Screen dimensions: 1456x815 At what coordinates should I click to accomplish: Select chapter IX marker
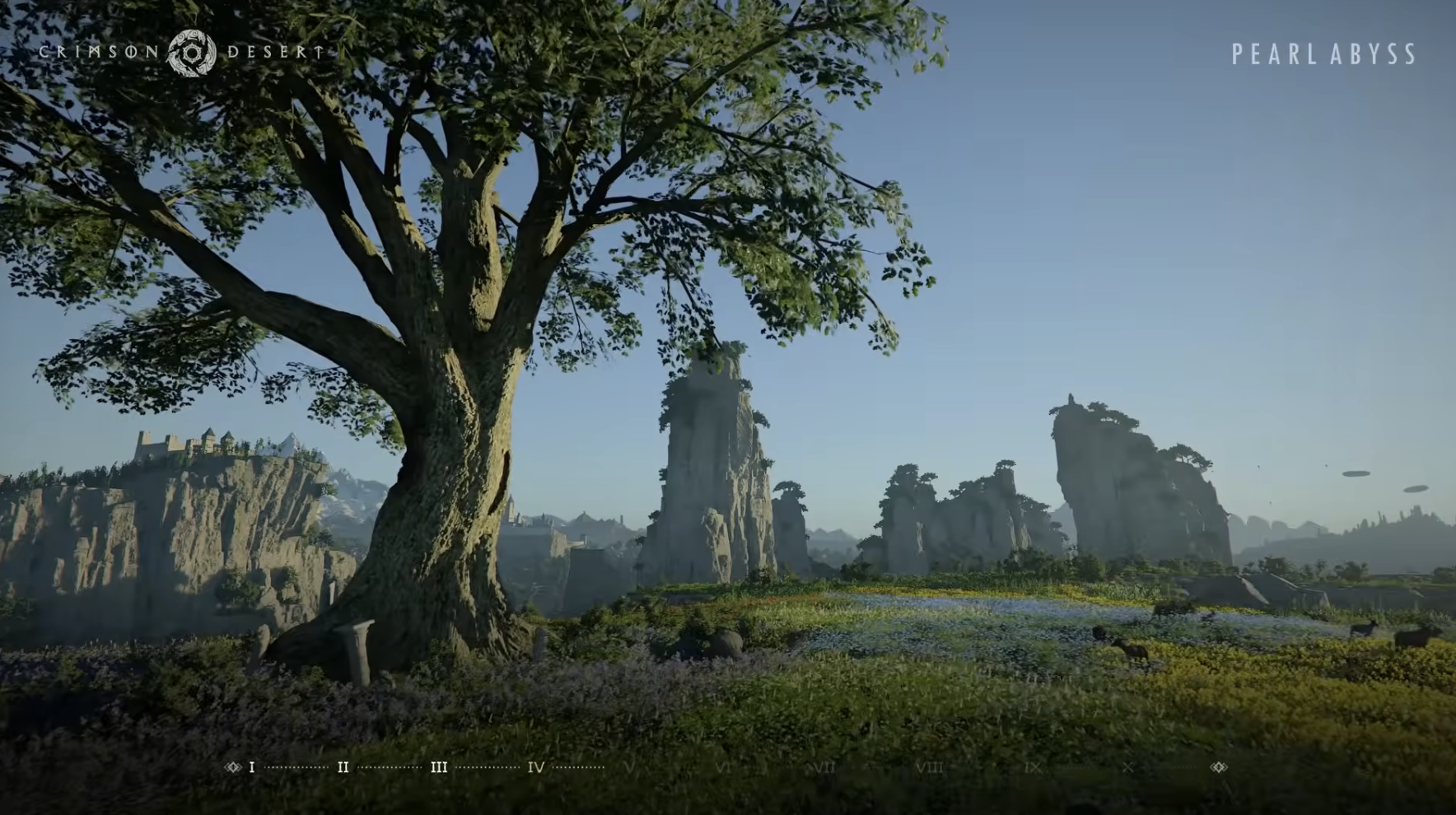point(1033,767)
